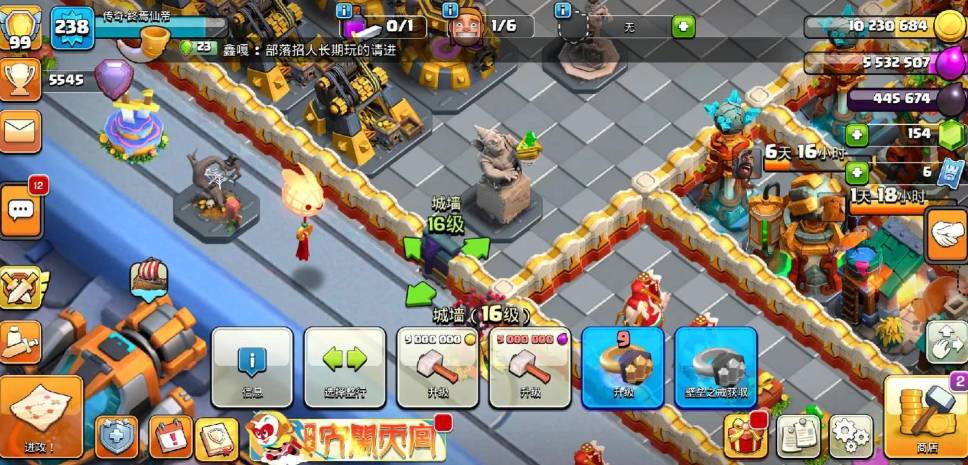This screenshot has width=968, height=465.
Task: Open the notes clipboard icon beside settings
Action: pyautogui.click(x=797, y=435)
